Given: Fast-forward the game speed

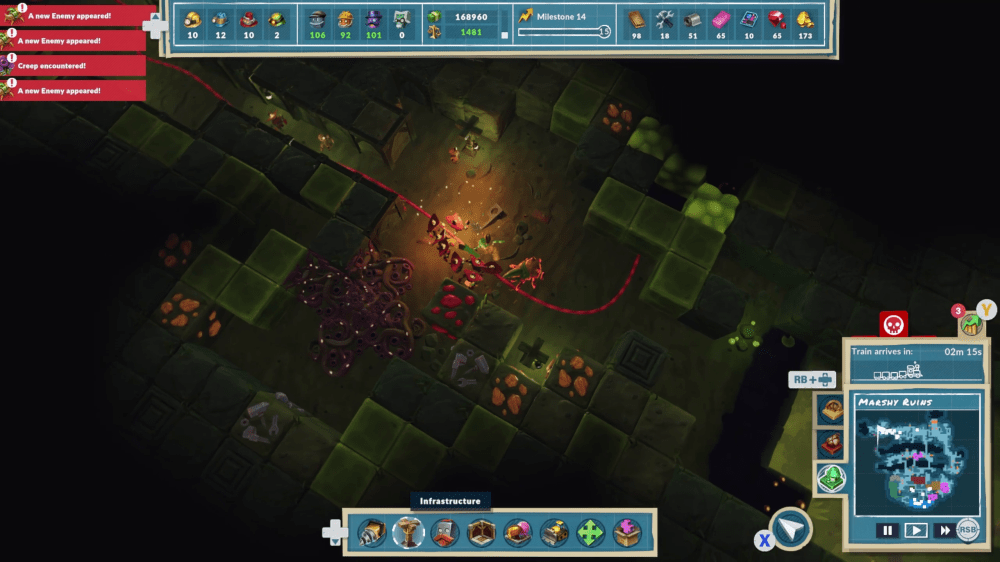Looking at the screenshot, I should (x=943, y=531).
